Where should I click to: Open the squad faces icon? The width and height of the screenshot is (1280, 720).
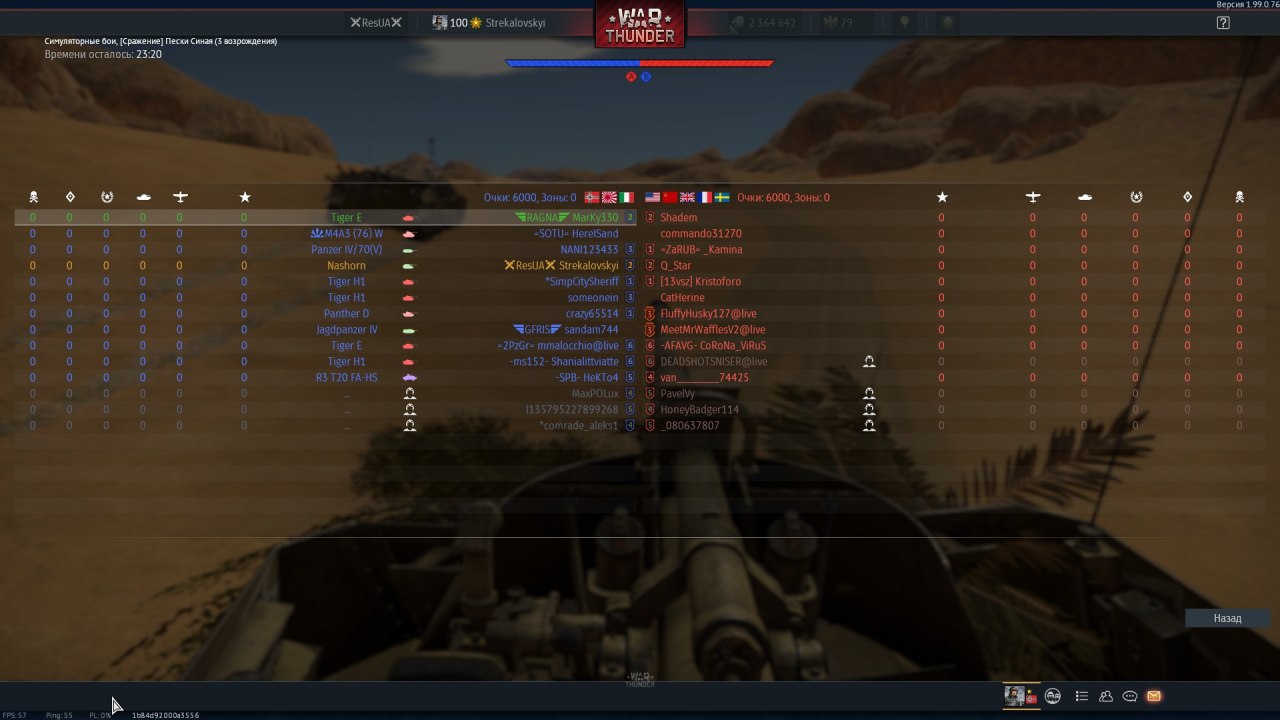click(x=1053, y=696)
